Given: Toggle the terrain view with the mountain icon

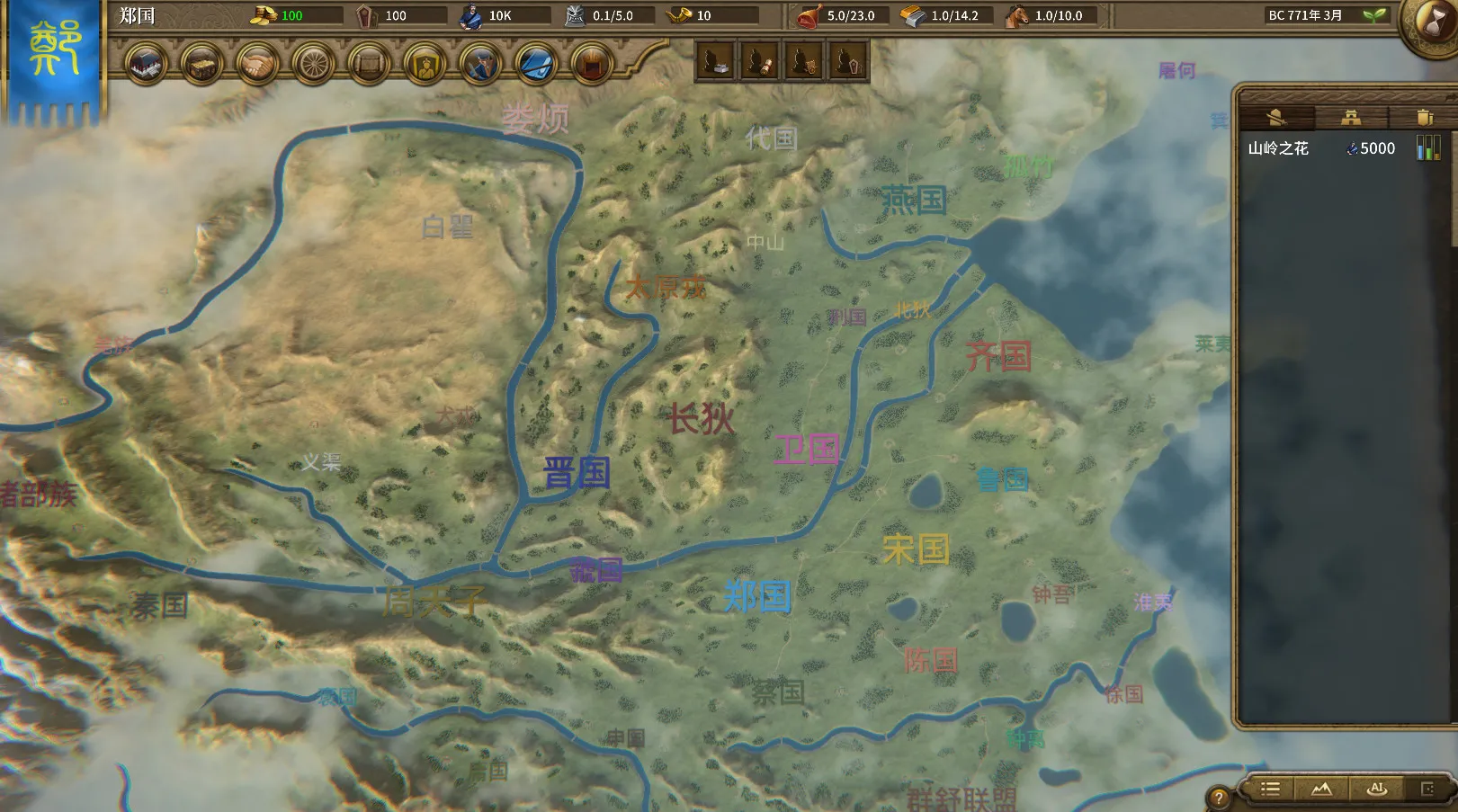Looking at the screenshot, I should pos(1320,790).
